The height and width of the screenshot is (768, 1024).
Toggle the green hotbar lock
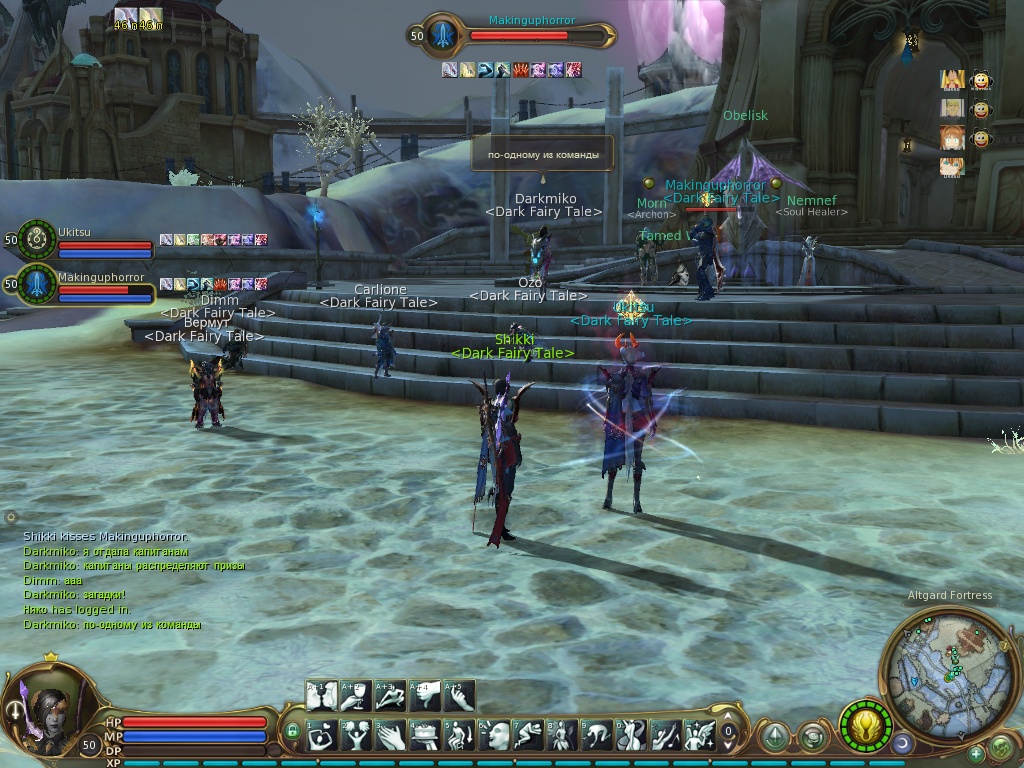pos(292,732)
